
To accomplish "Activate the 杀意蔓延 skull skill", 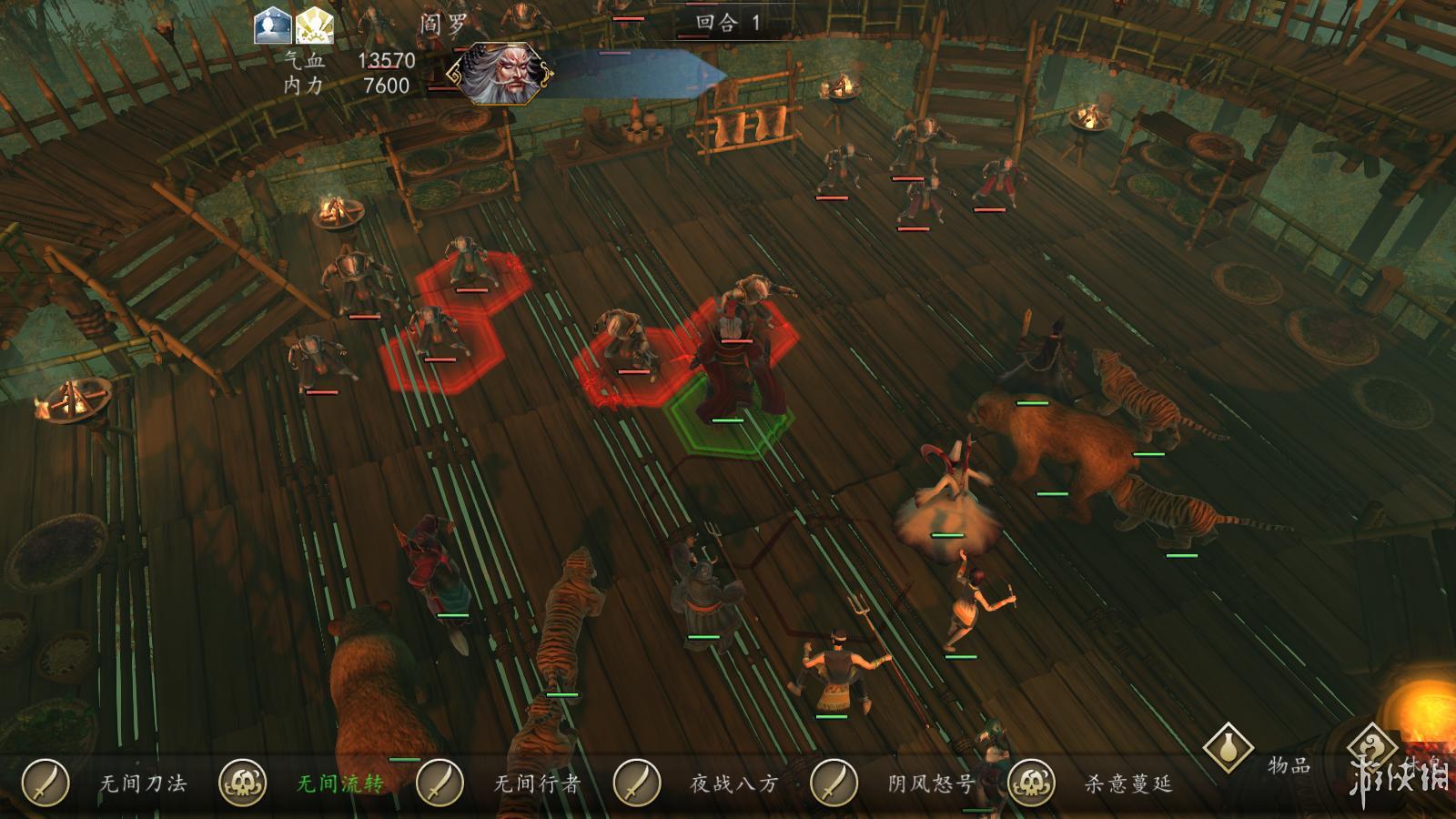I will click(x=1031, y=782).
